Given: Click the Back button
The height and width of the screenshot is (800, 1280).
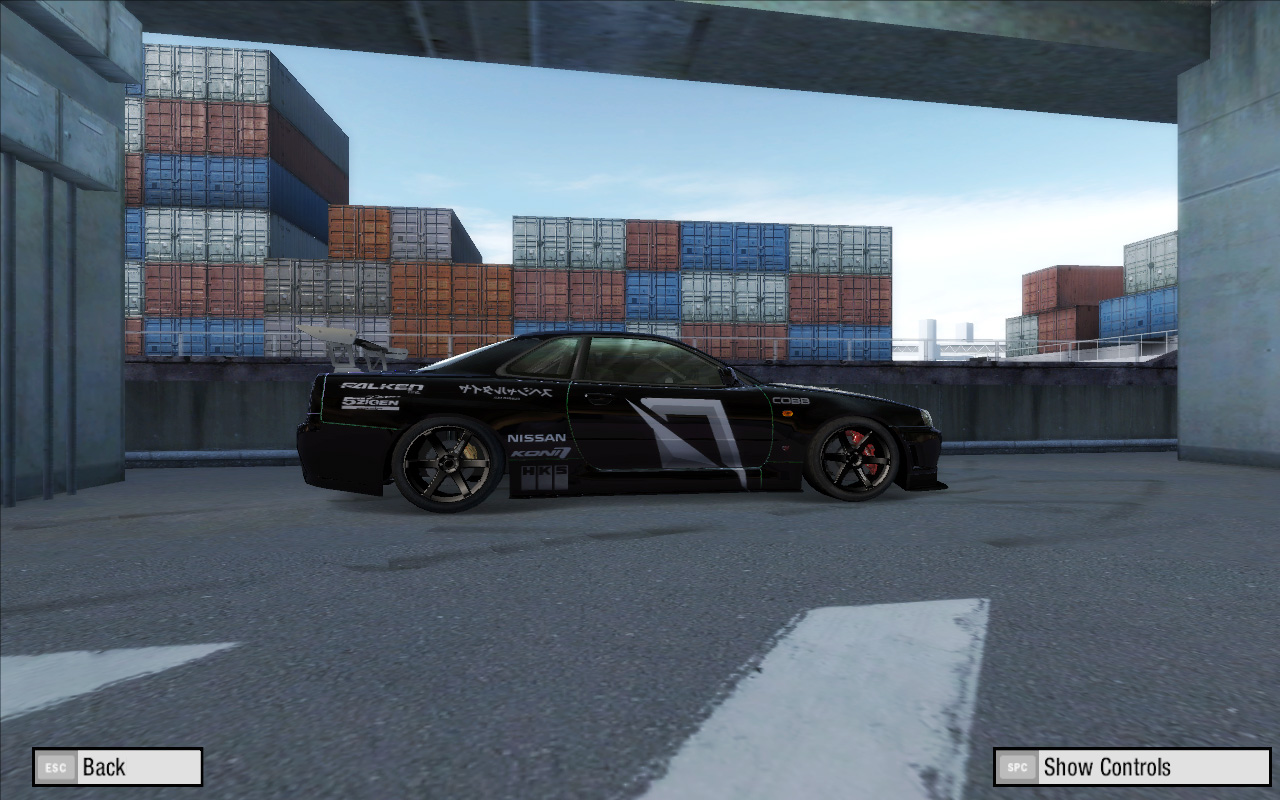Looking at the screenshot, I should click(117, 767).
